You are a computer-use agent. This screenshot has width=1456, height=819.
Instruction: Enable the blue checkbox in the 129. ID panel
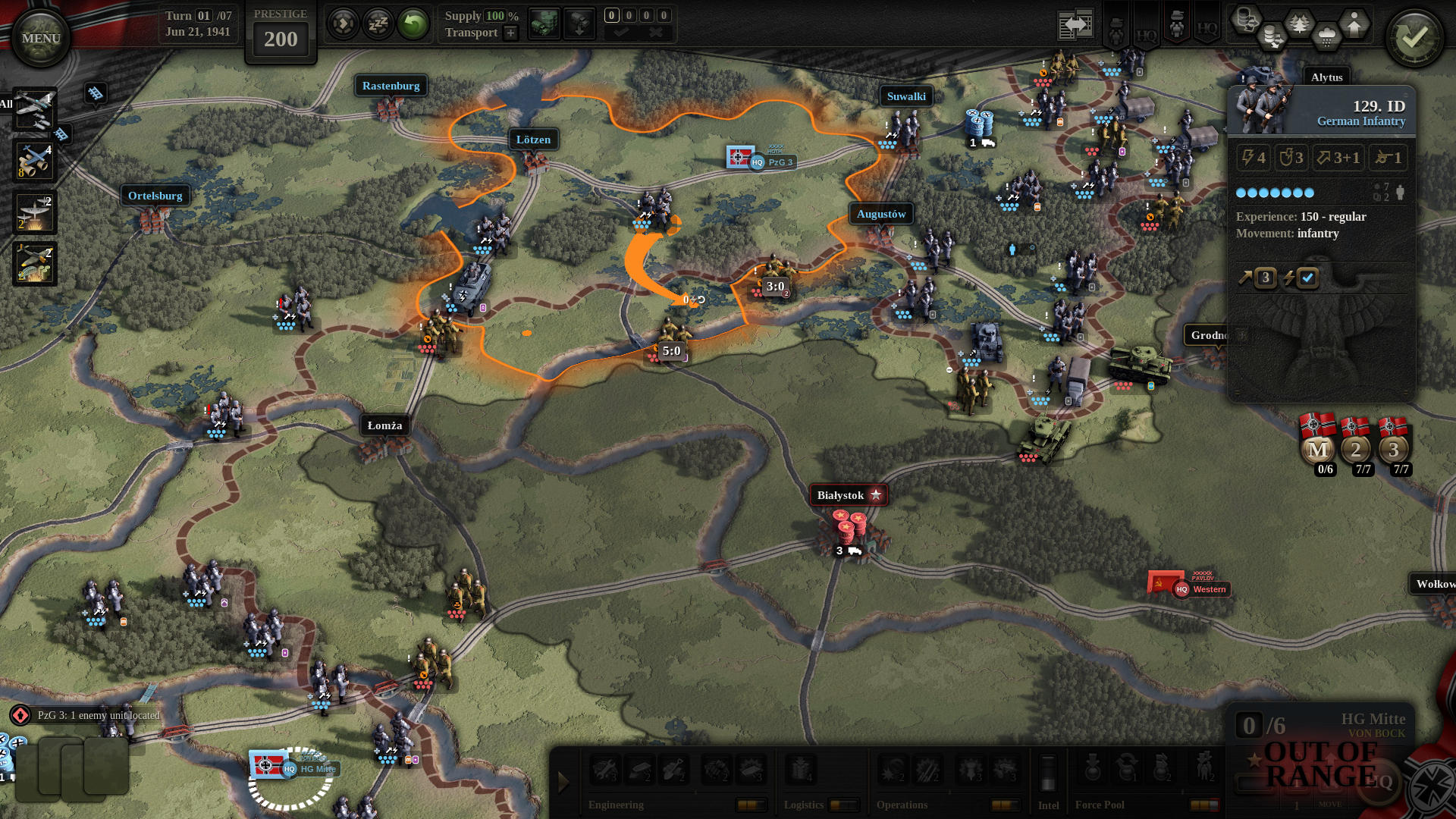pyautogui.click(x=1307, y=278)
